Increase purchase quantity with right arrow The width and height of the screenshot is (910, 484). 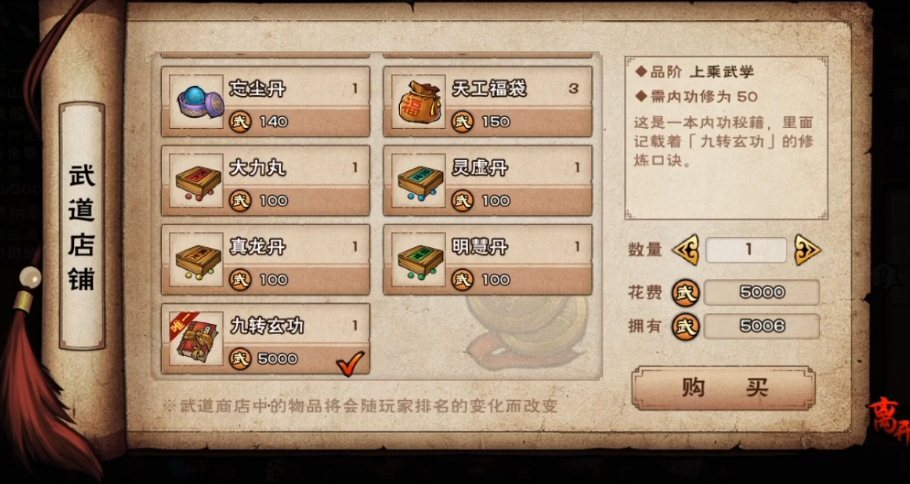(807, 249)
